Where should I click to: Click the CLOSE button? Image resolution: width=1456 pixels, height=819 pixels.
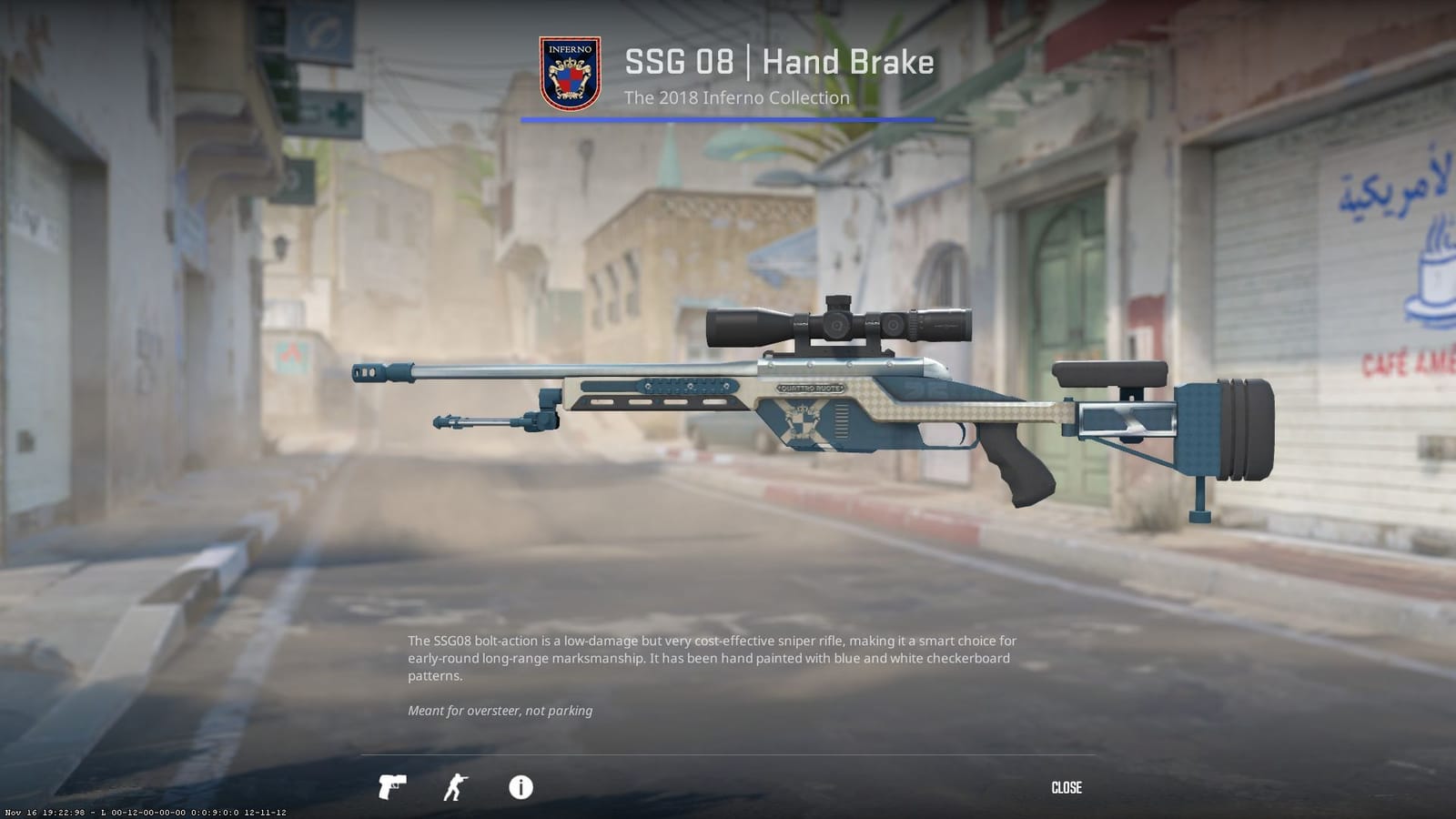coord(1067,787)
